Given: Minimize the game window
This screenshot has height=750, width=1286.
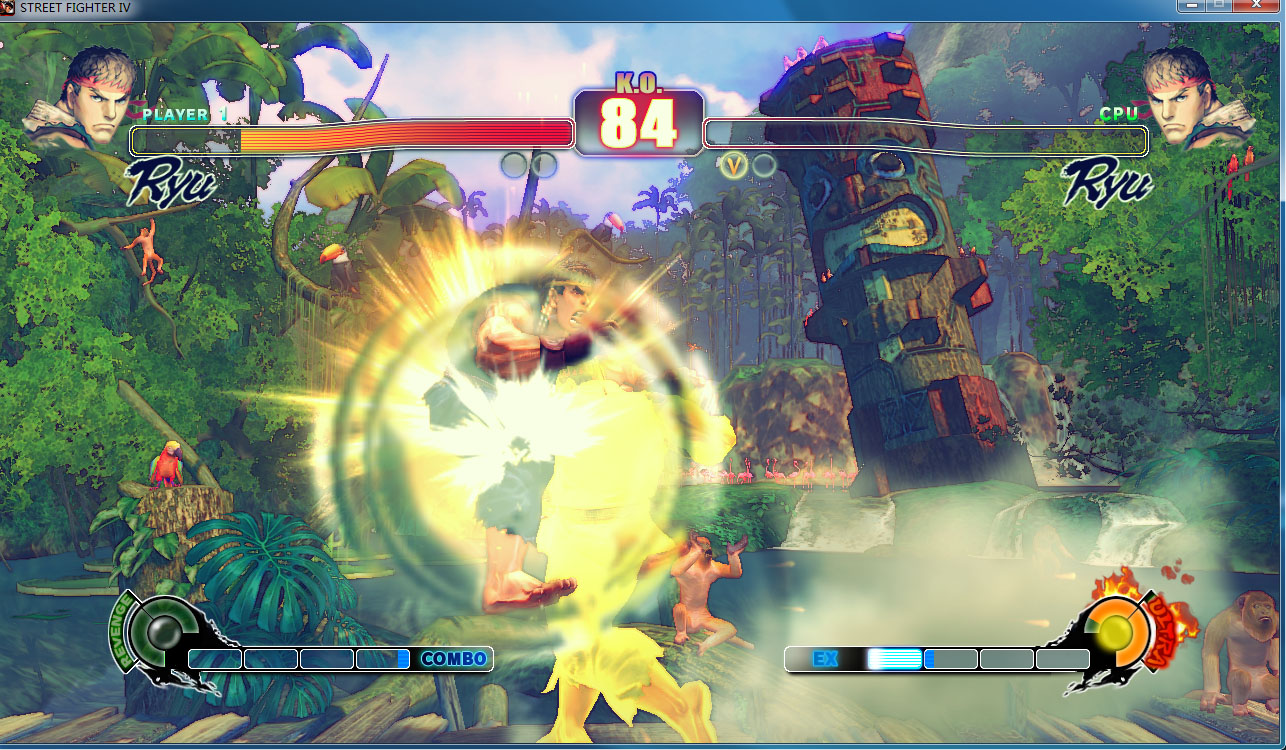Looking at the screenshot, I should click(1190, 6).
